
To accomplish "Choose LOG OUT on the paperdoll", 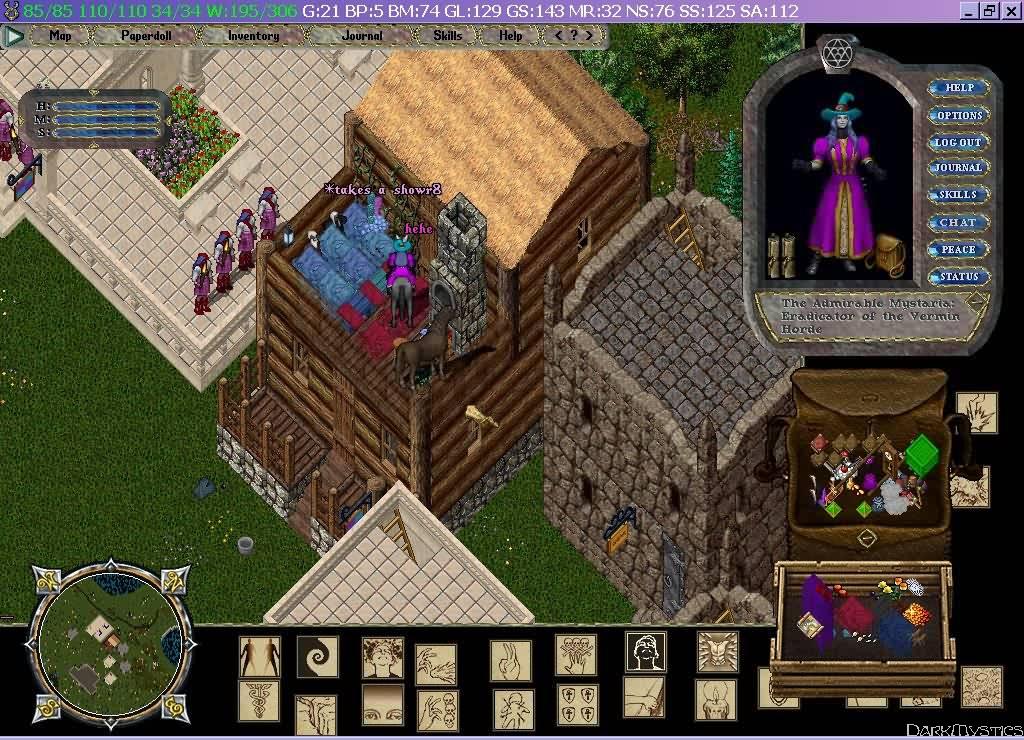I will pos(958,142).
